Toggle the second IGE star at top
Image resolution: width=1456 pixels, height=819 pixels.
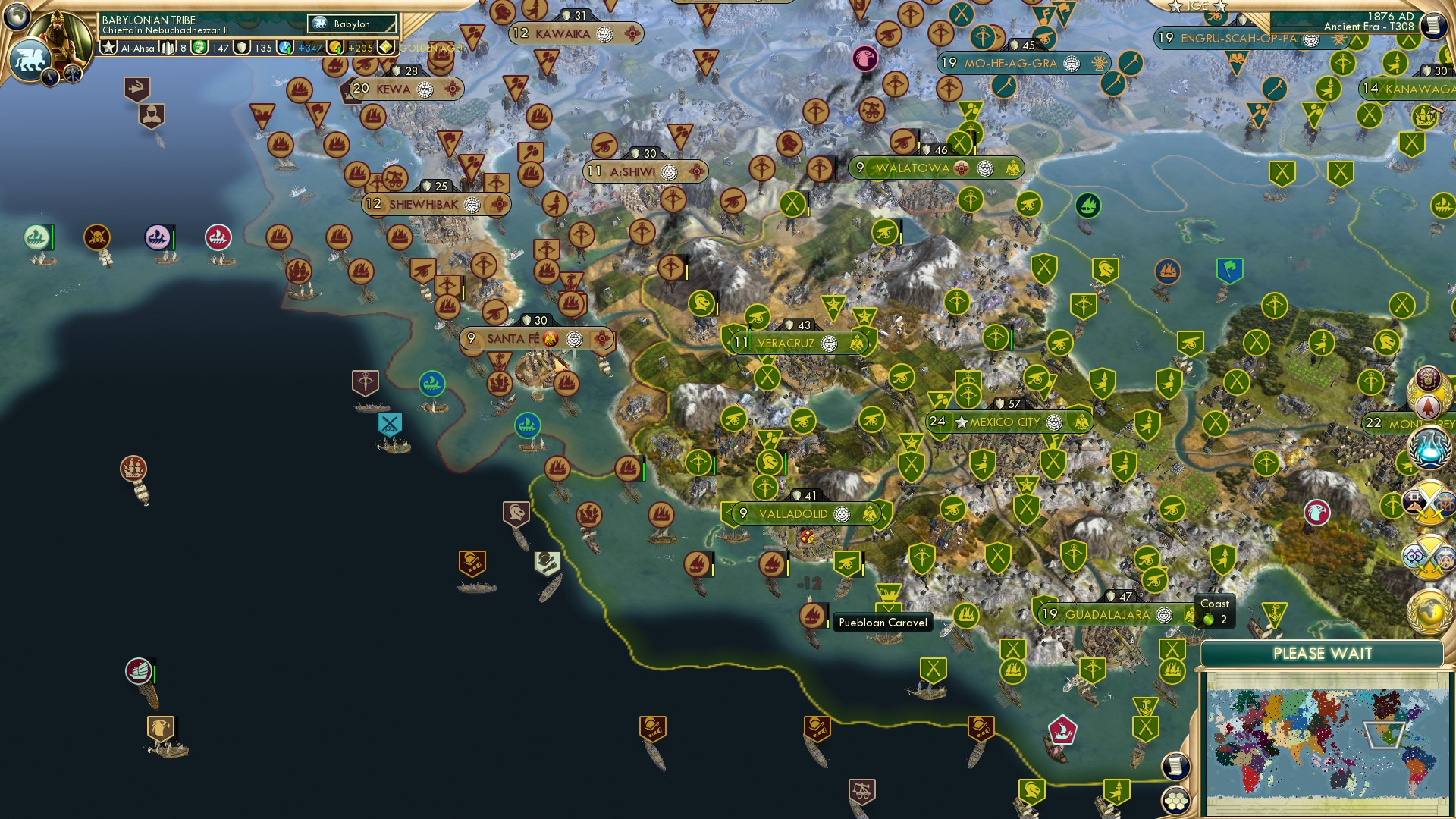(x=1219, y=7)
